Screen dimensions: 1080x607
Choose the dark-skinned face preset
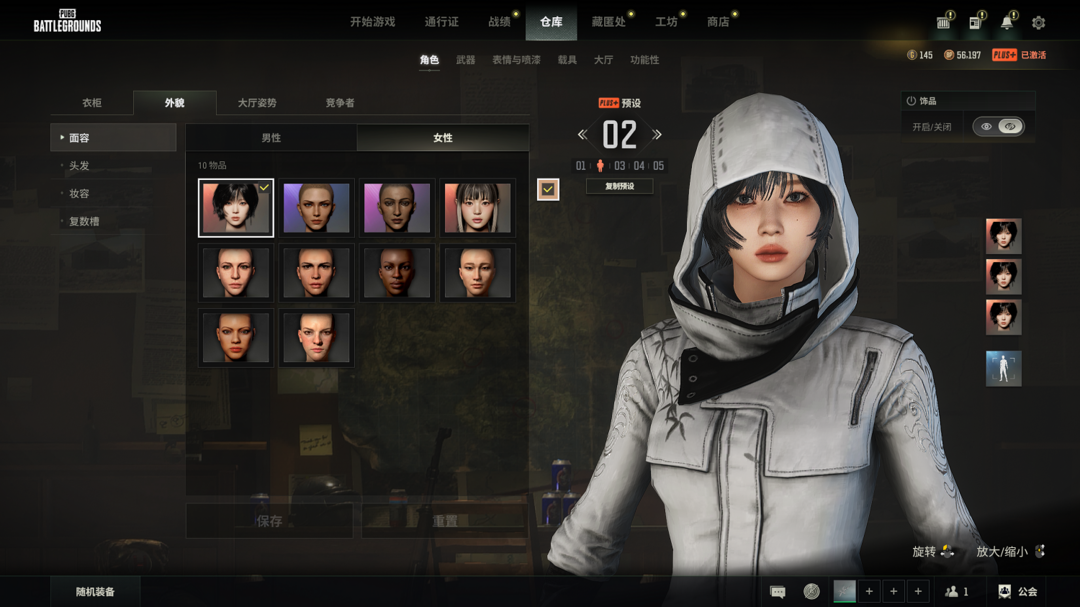(397, 272)
